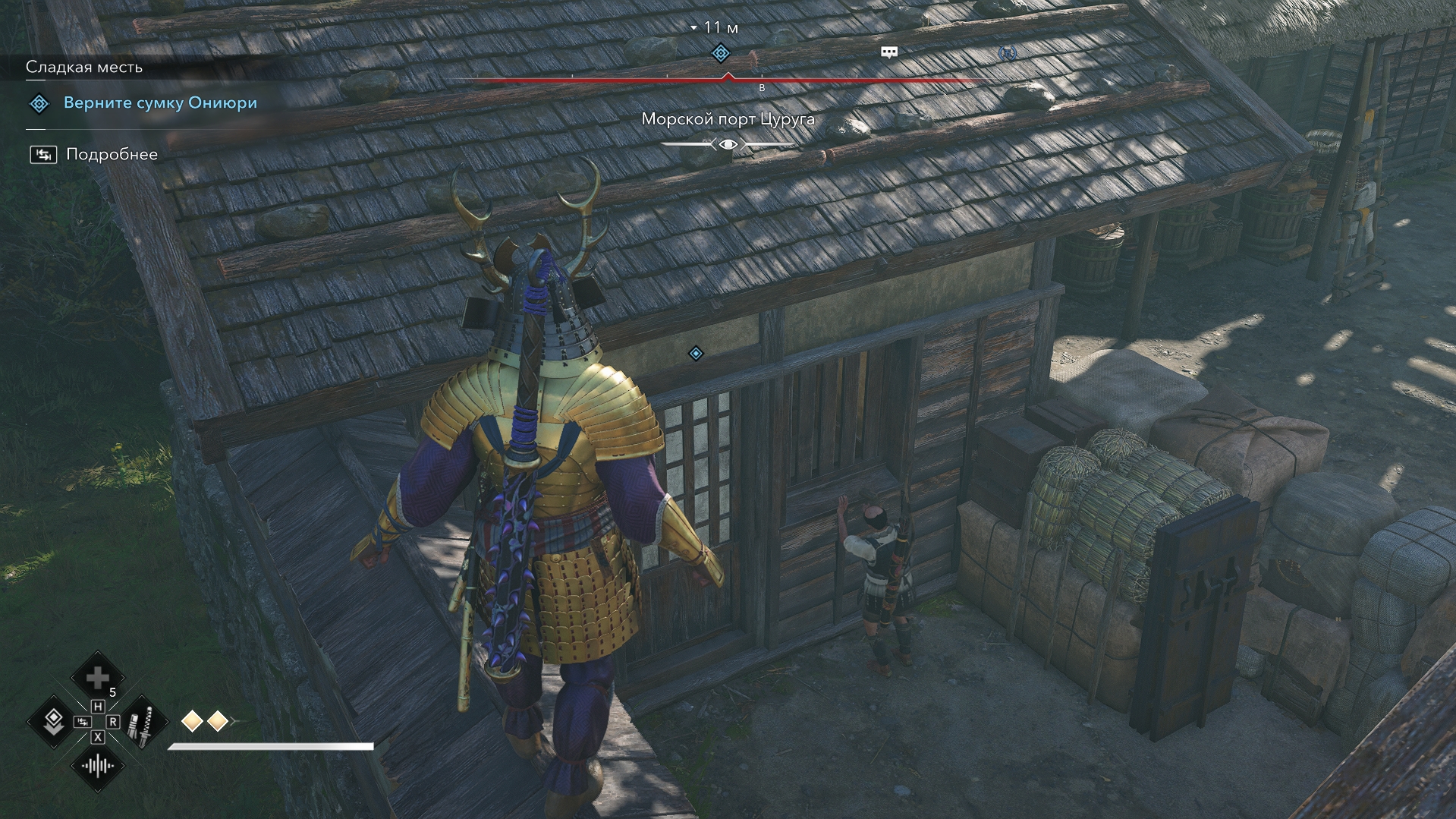
Task: Click the eye visibility indicator
Action: click(x=728, y=144)
